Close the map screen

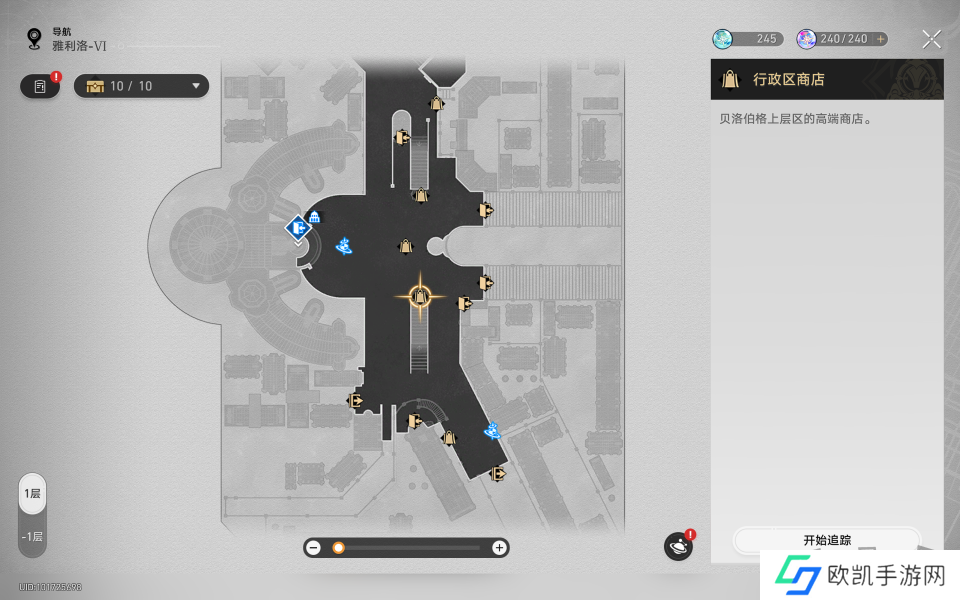coord(931,39)
